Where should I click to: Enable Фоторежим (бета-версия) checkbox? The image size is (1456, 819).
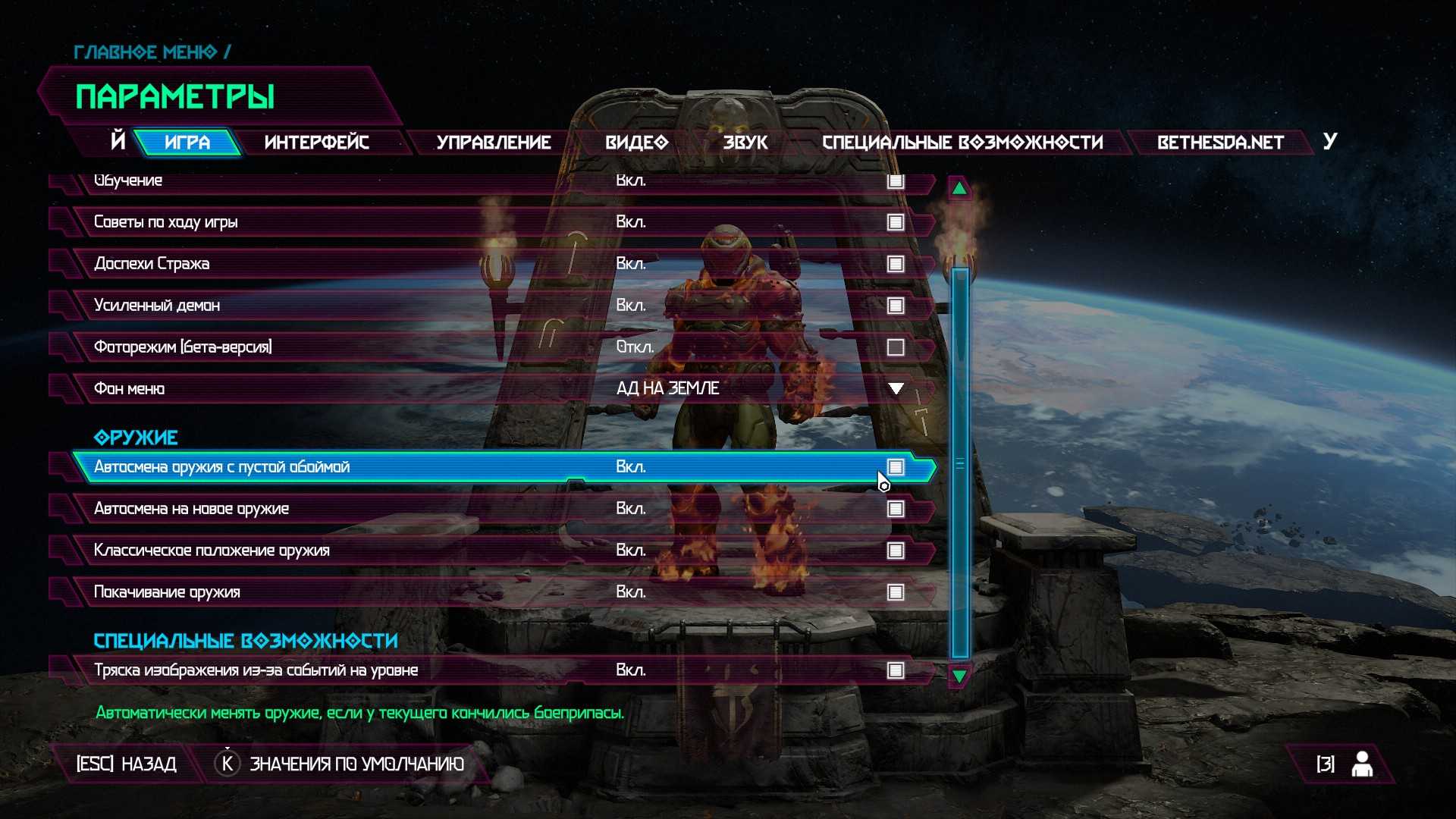[x=896, y=347]
